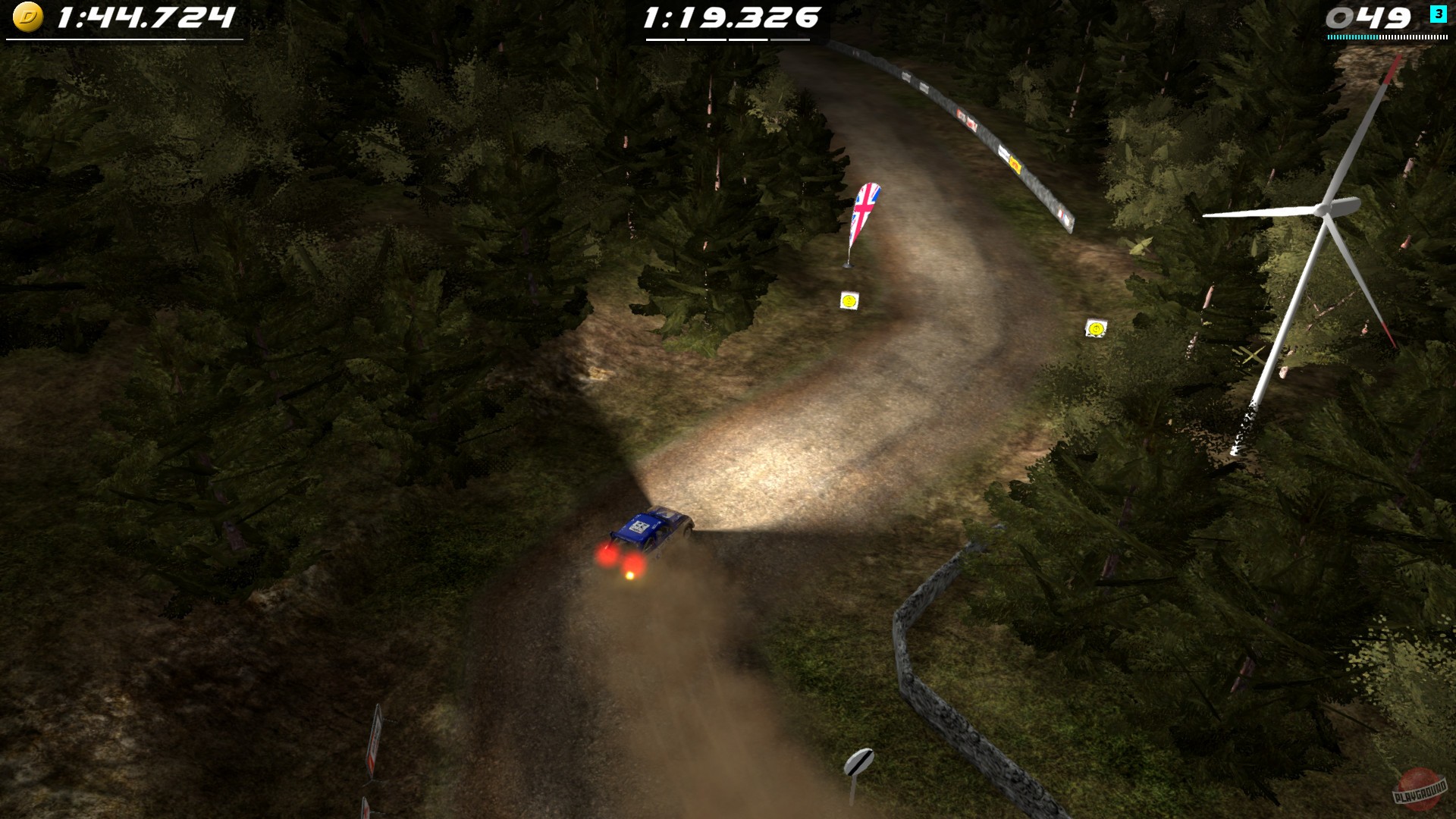Viewport: 1456px width, 819px height.
Task: Click the yellow coin icon beside the best time
Action: tap(29, 15)
